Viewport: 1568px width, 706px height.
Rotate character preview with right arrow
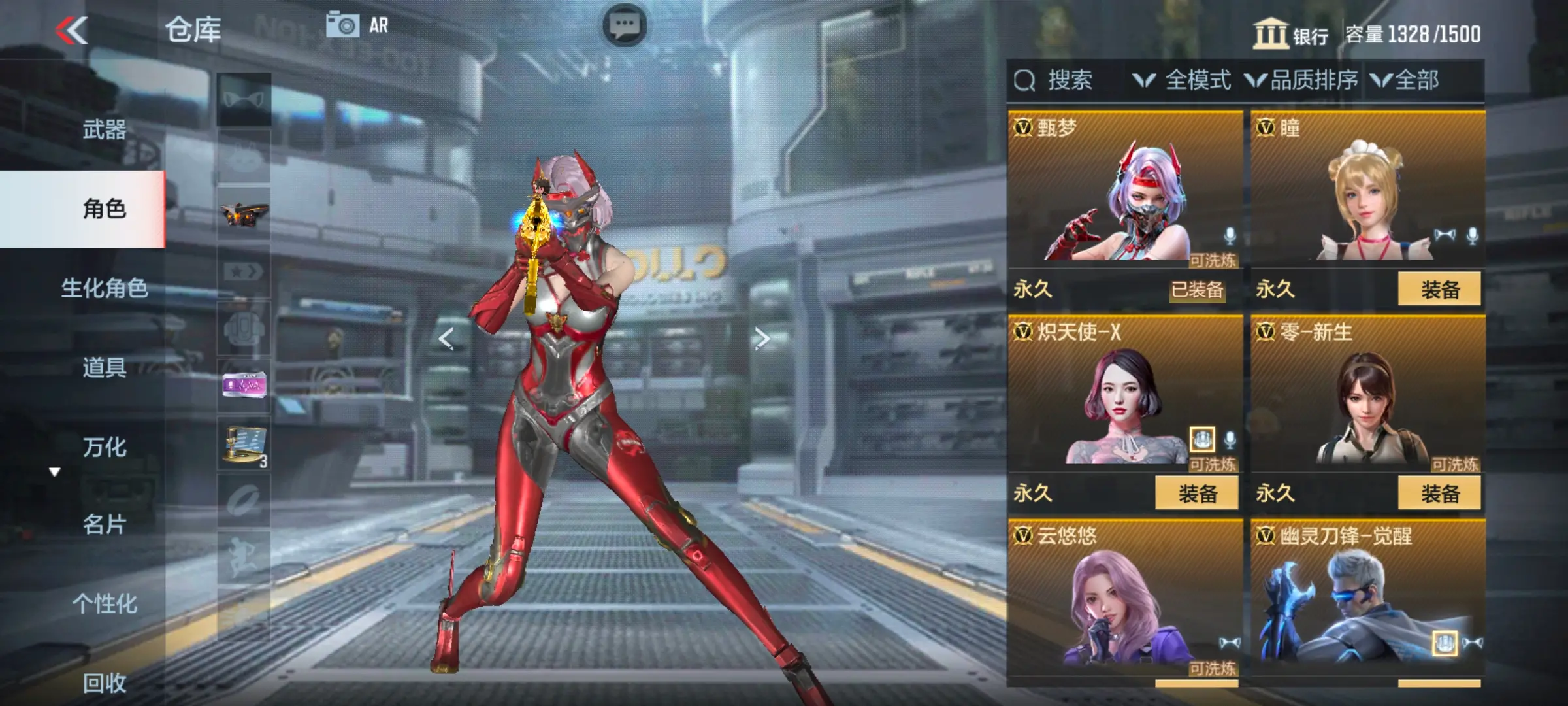pos(762,339)
